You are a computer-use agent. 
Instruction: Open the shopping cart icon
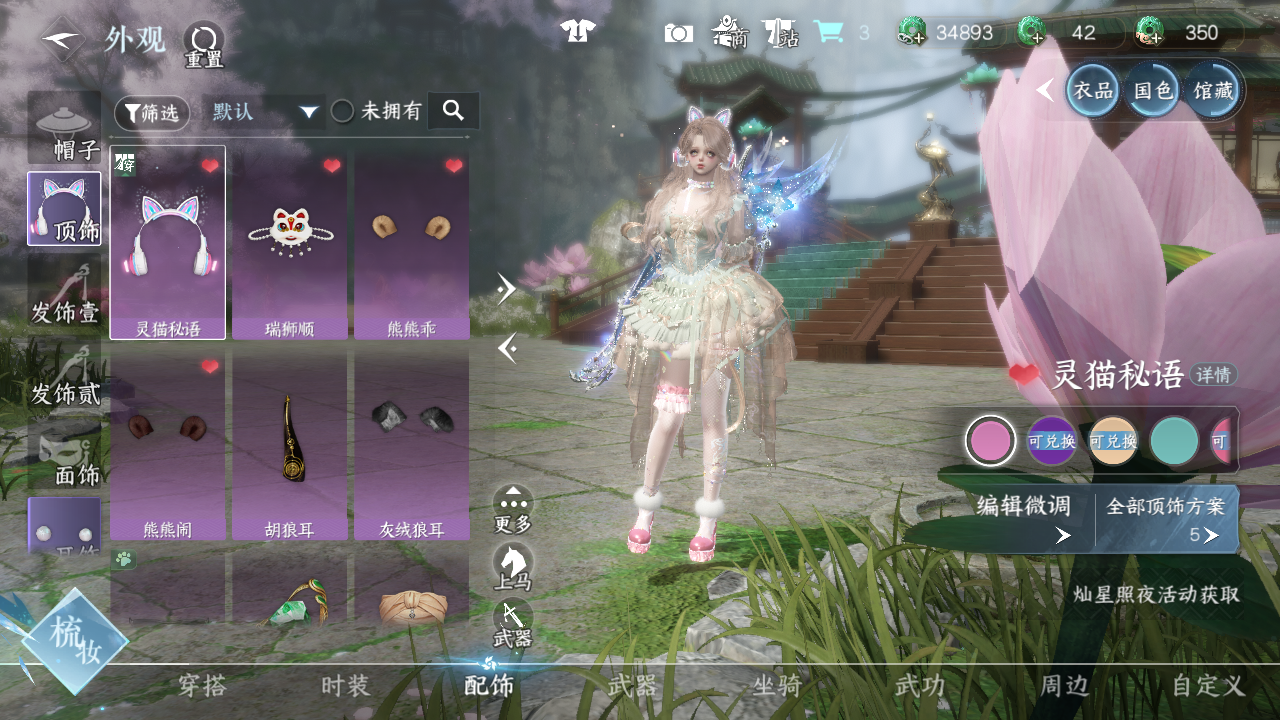pyautogui.click(x=827, y=32)
